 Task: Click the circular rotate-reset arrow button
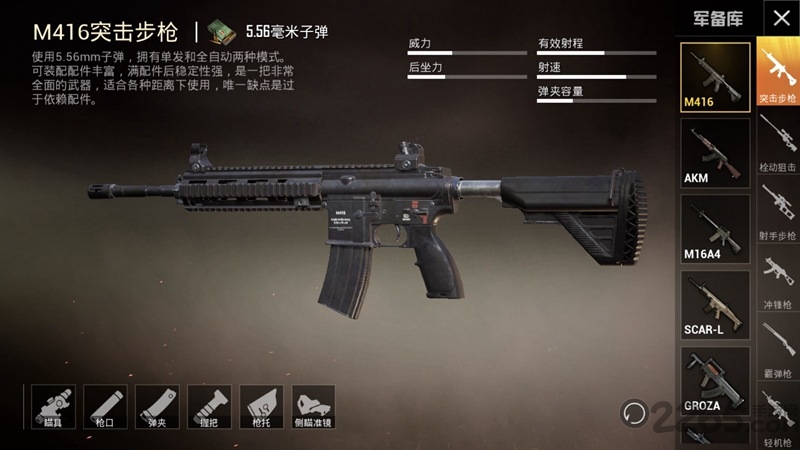tap(632, 410)
